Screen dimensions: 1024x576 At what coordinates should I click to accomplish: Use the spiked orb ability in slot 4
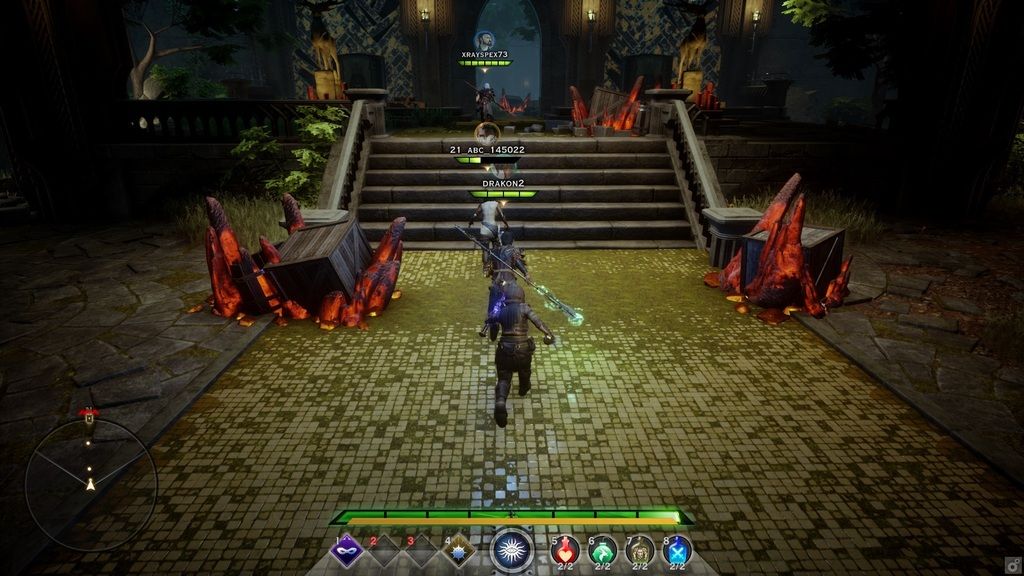coord(459,550)
